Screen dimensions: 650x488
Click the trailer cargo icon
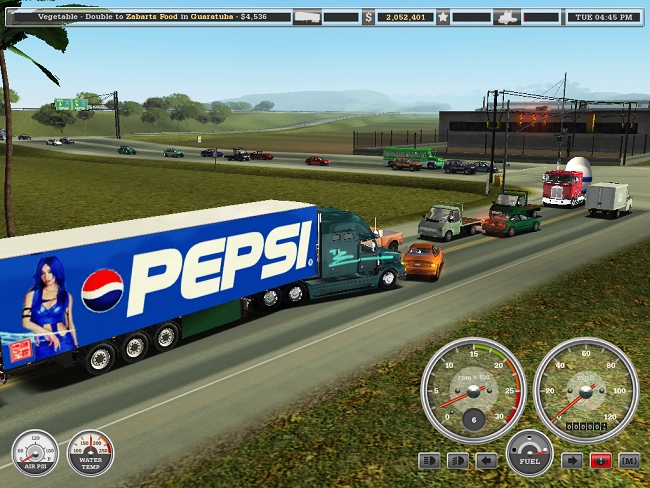point(308,17)
